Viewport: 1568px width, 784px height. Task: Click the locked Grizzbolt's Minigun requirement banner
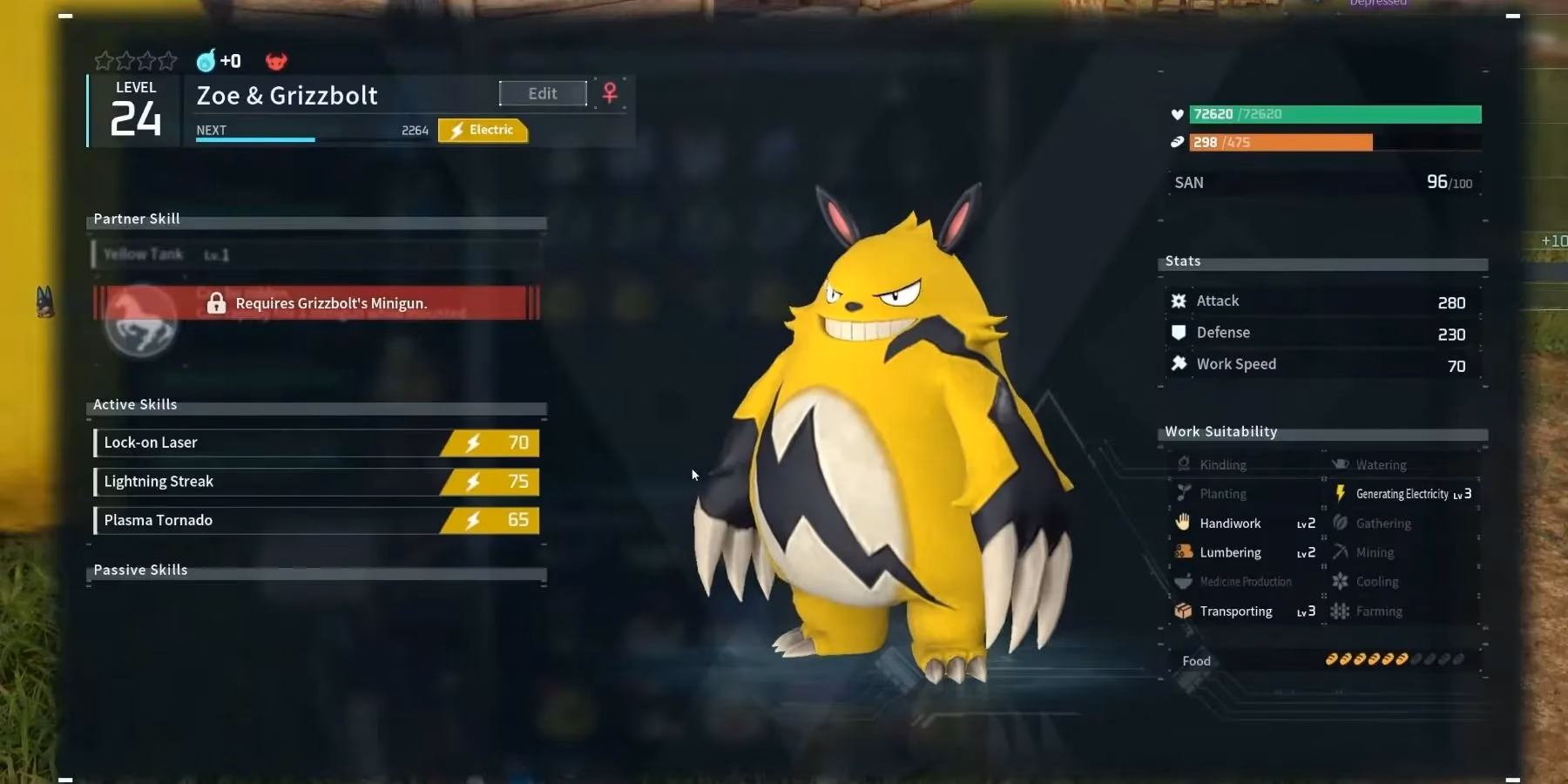click(x=316, y=303)
